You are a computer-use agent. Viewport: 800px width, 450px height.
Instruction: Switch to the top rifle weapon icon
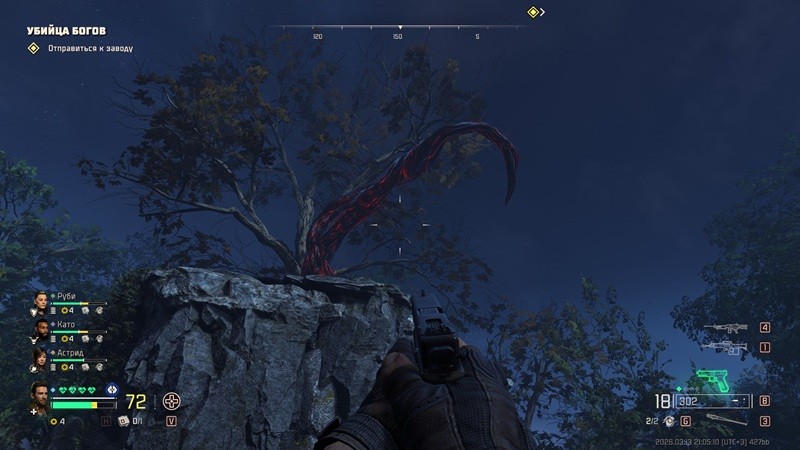724,327
